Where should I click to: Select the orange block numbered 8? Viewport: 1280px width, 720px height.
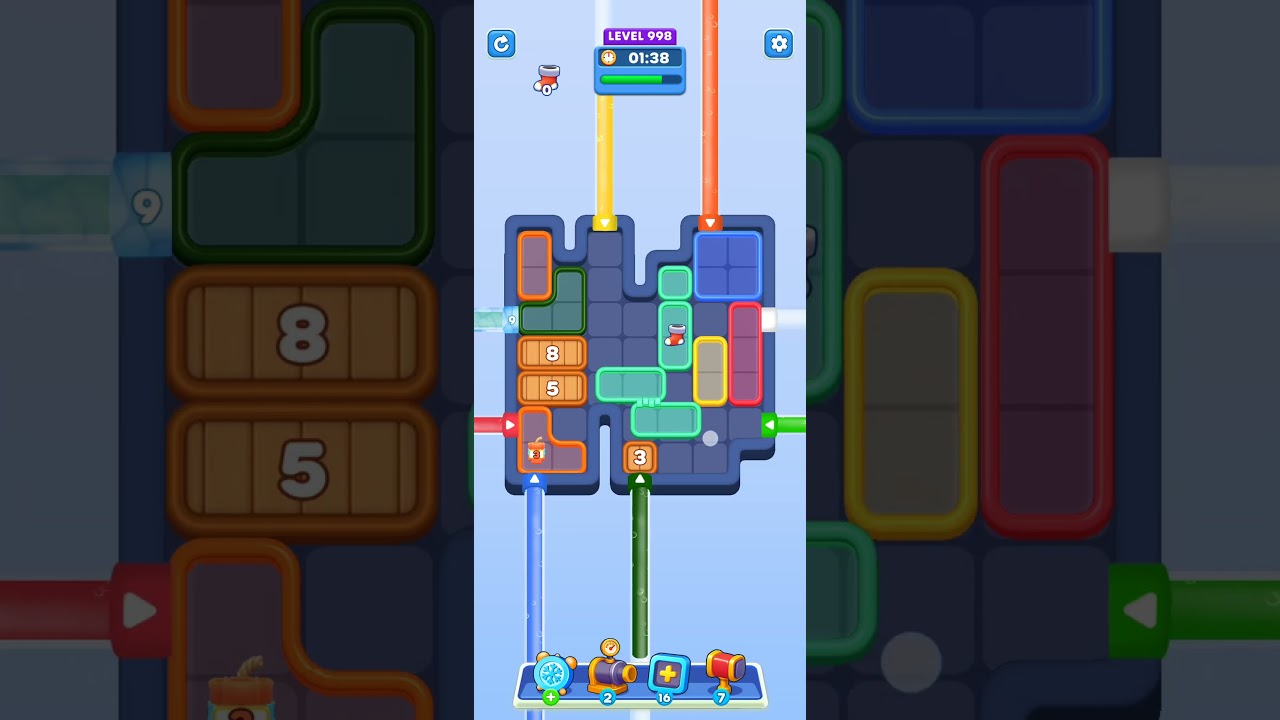550,353
